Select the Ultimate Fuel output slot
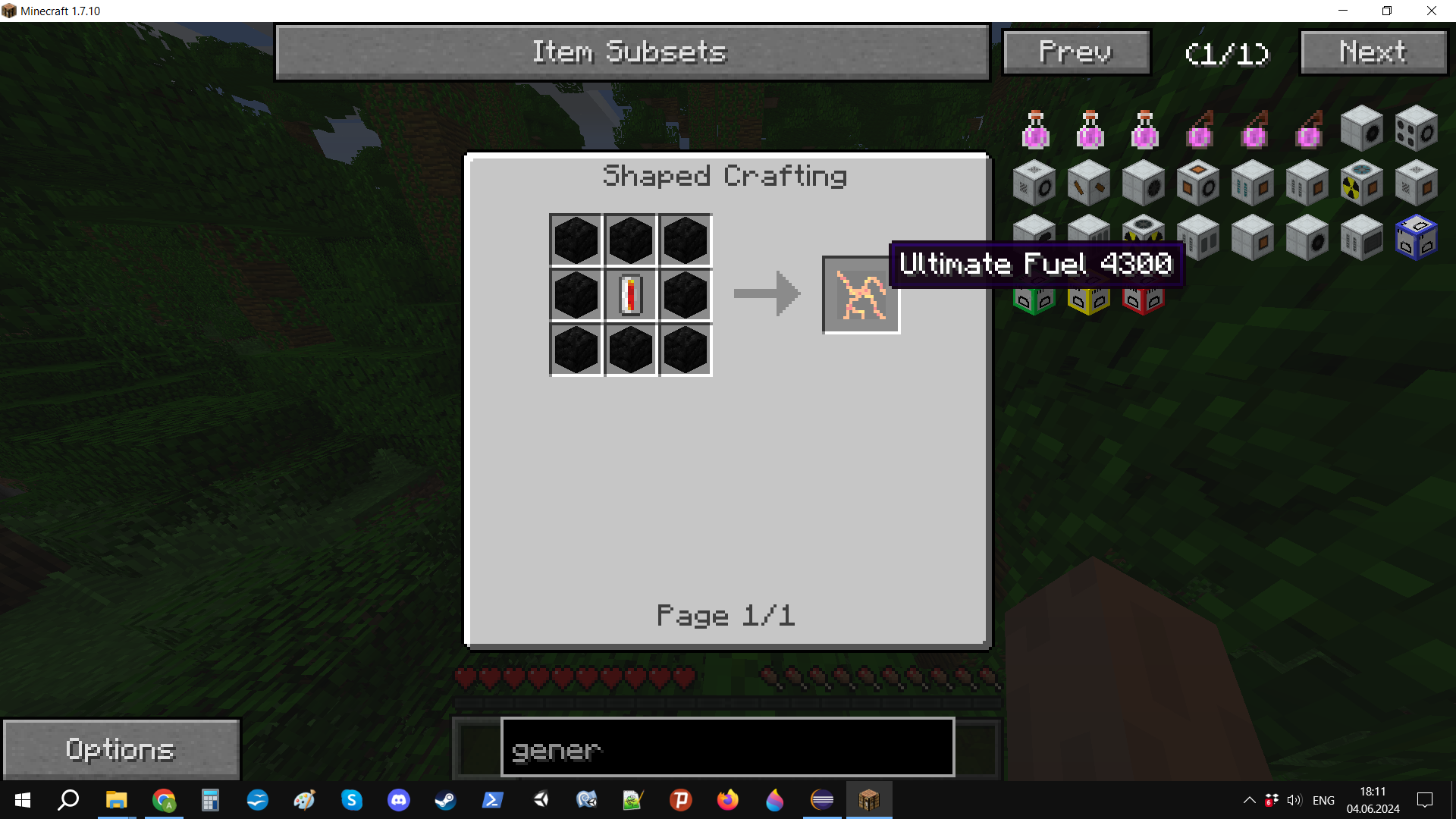The image size is (1456, 819). click(x=861, y=295)
